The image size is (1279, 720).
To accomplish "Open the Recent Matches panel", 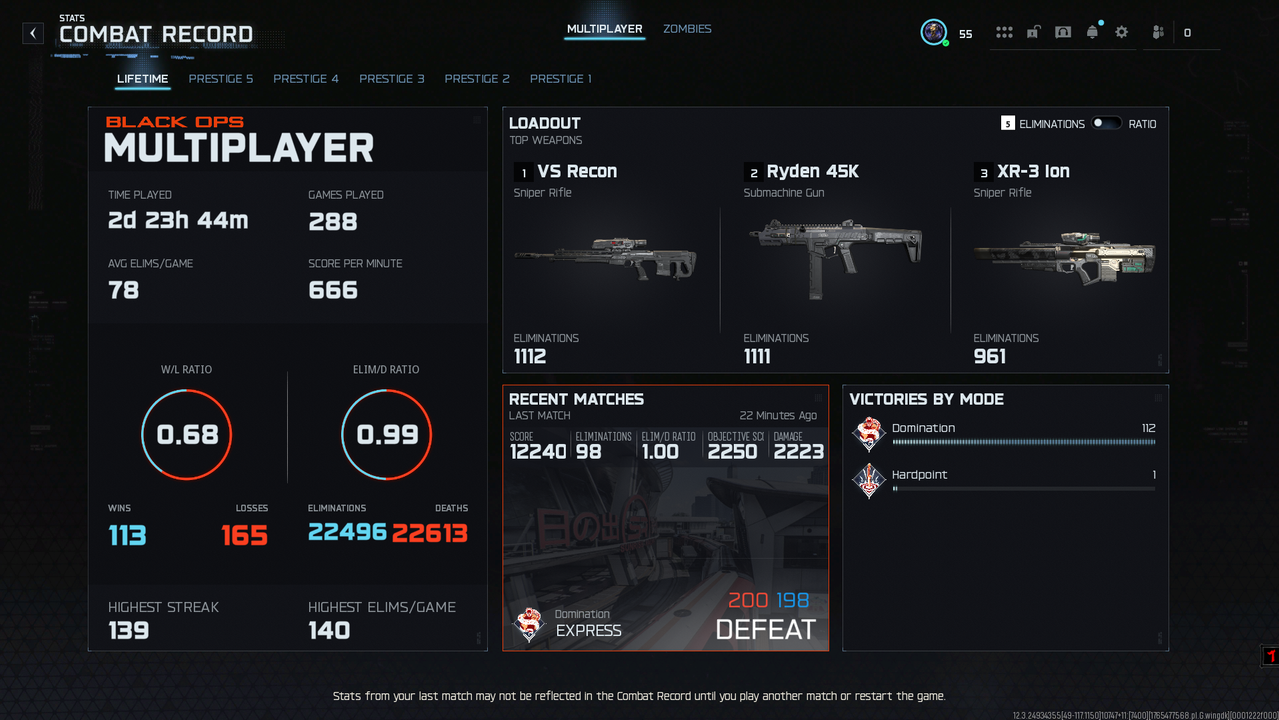I will 665,518.
